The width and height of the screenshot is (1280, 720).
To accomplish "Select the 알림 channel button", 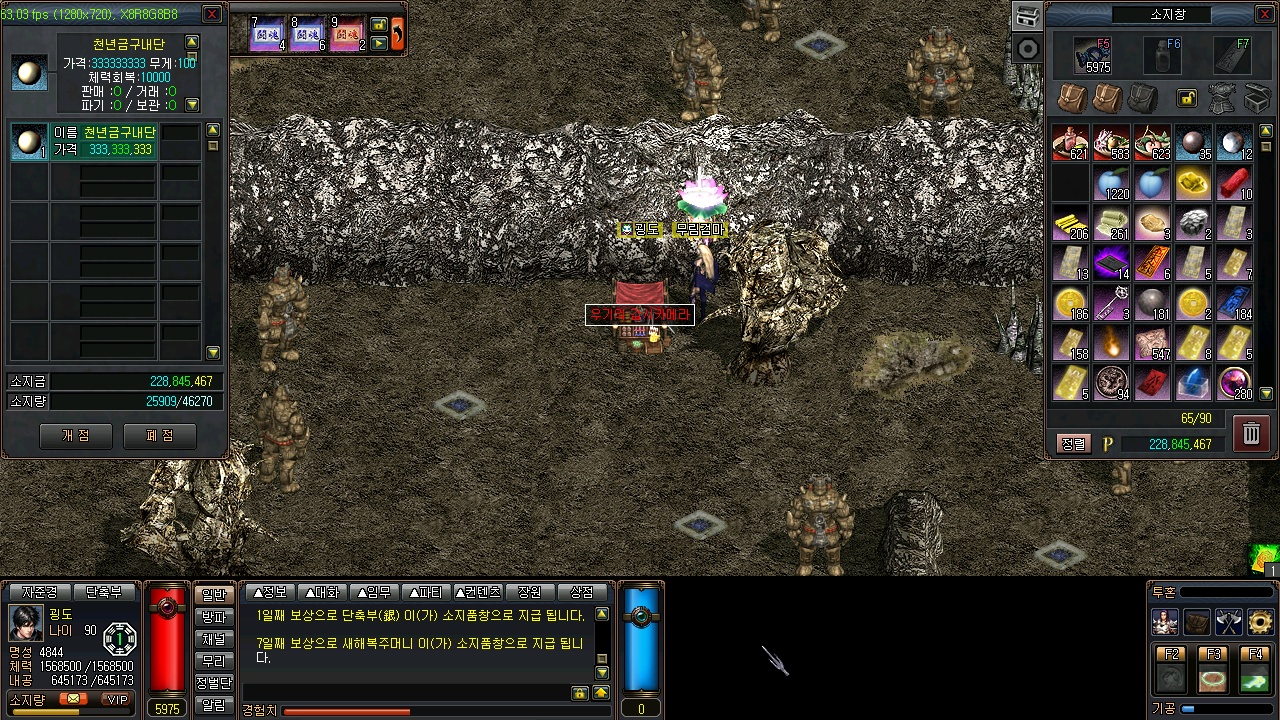I will click(214, 705).
